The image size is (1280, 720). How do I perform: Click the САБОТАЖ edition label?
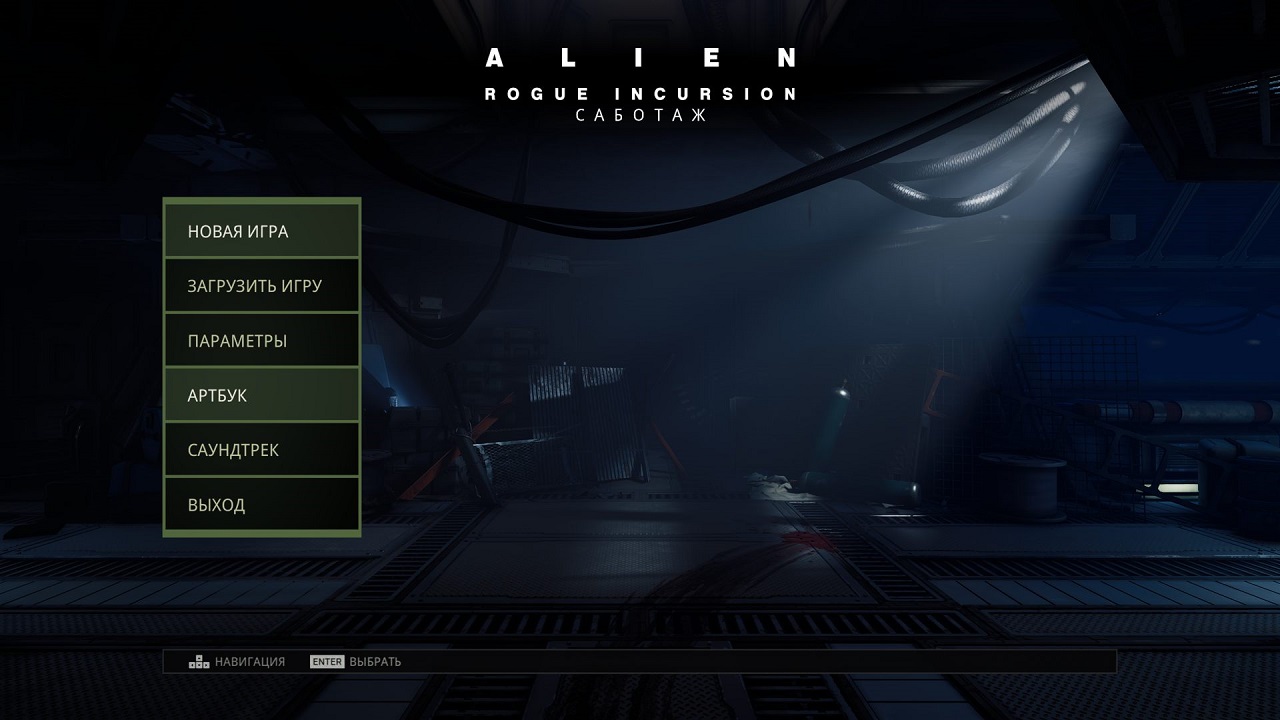coord(640,115)
